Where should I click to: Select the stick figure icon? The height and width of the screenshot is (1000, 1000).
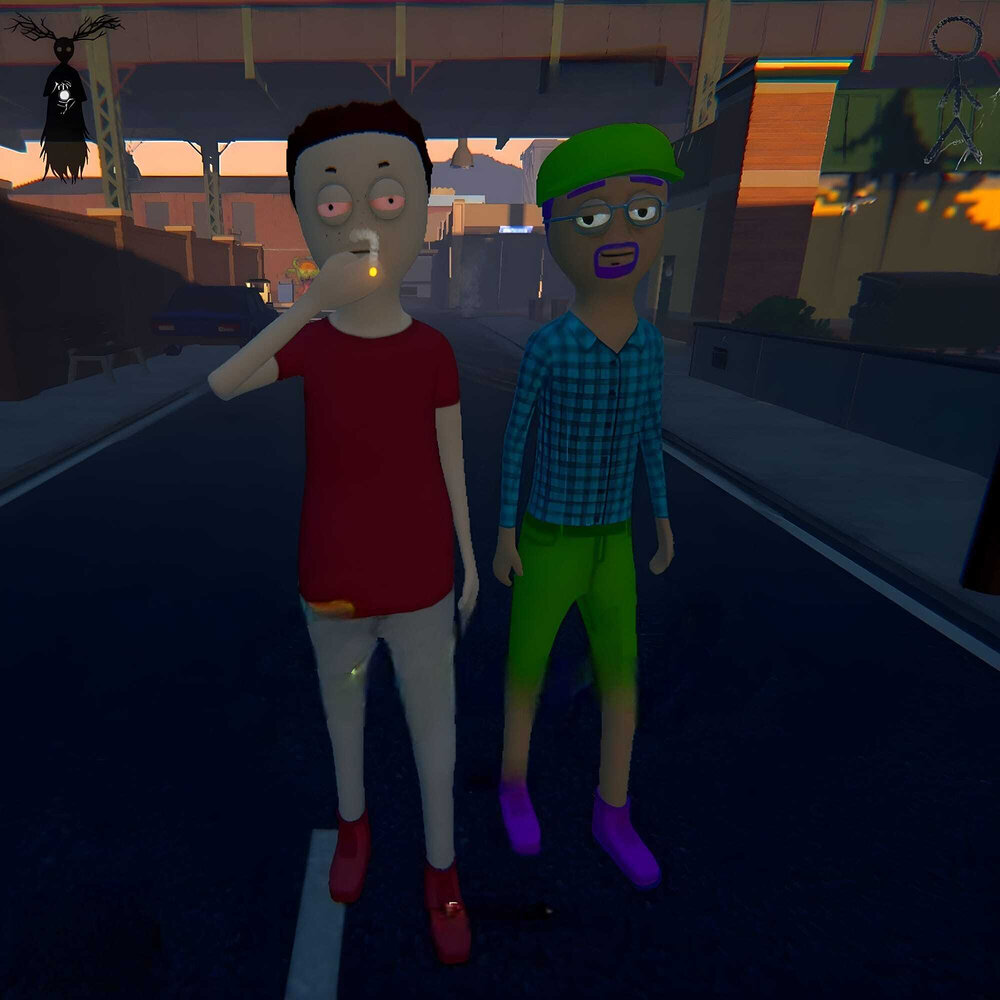[x=956, y=90]
